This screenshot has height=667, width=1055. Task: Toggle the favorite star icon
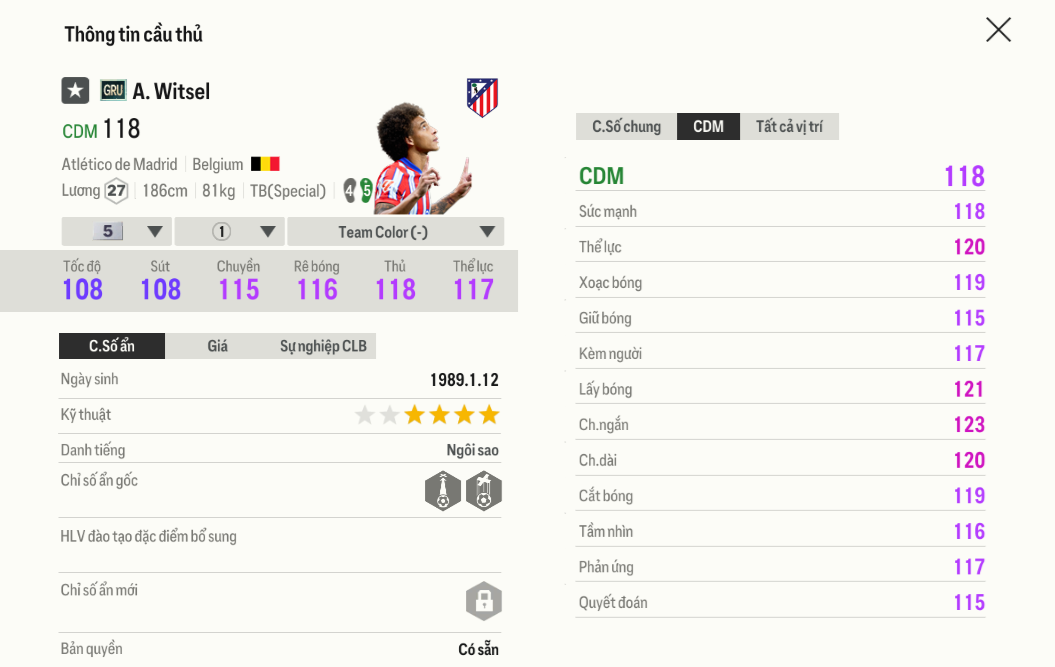click(75, 91)
